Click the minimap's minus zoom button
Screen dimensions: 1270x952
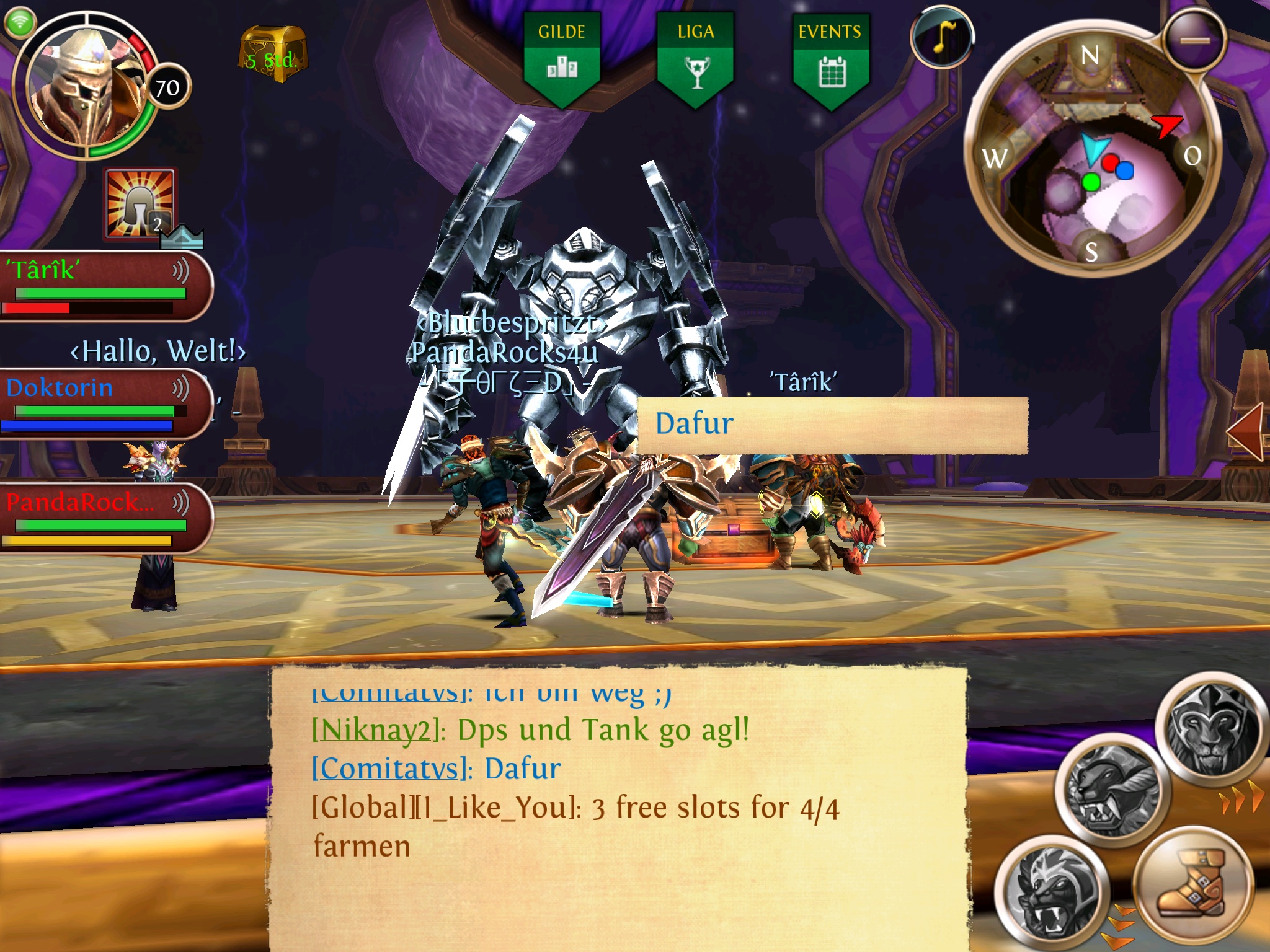[x=1194, y=41]
